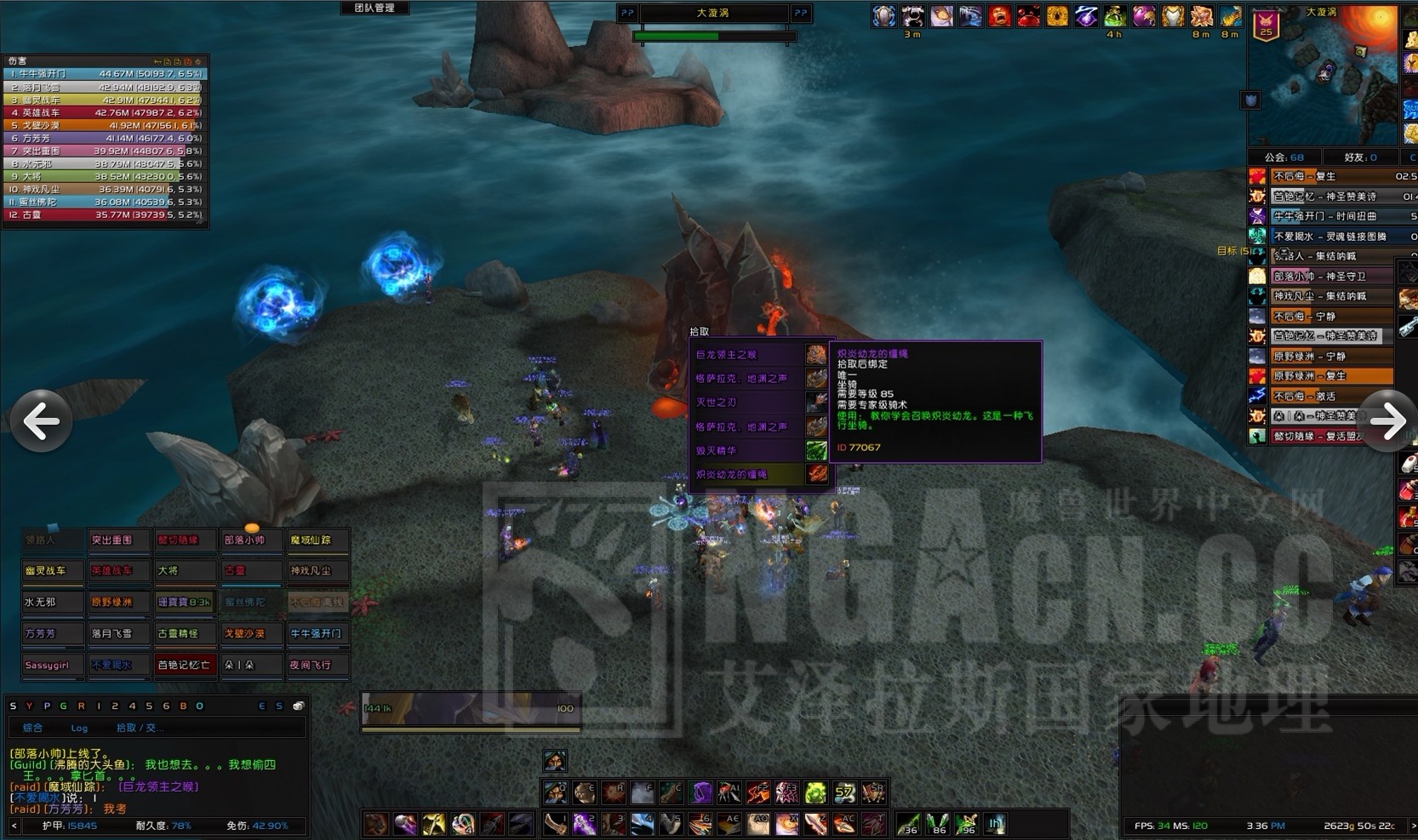Click the Q ability icon on the action bar
The height and width of the screenshot is (840, 1418).
click(x=557, y=792)
